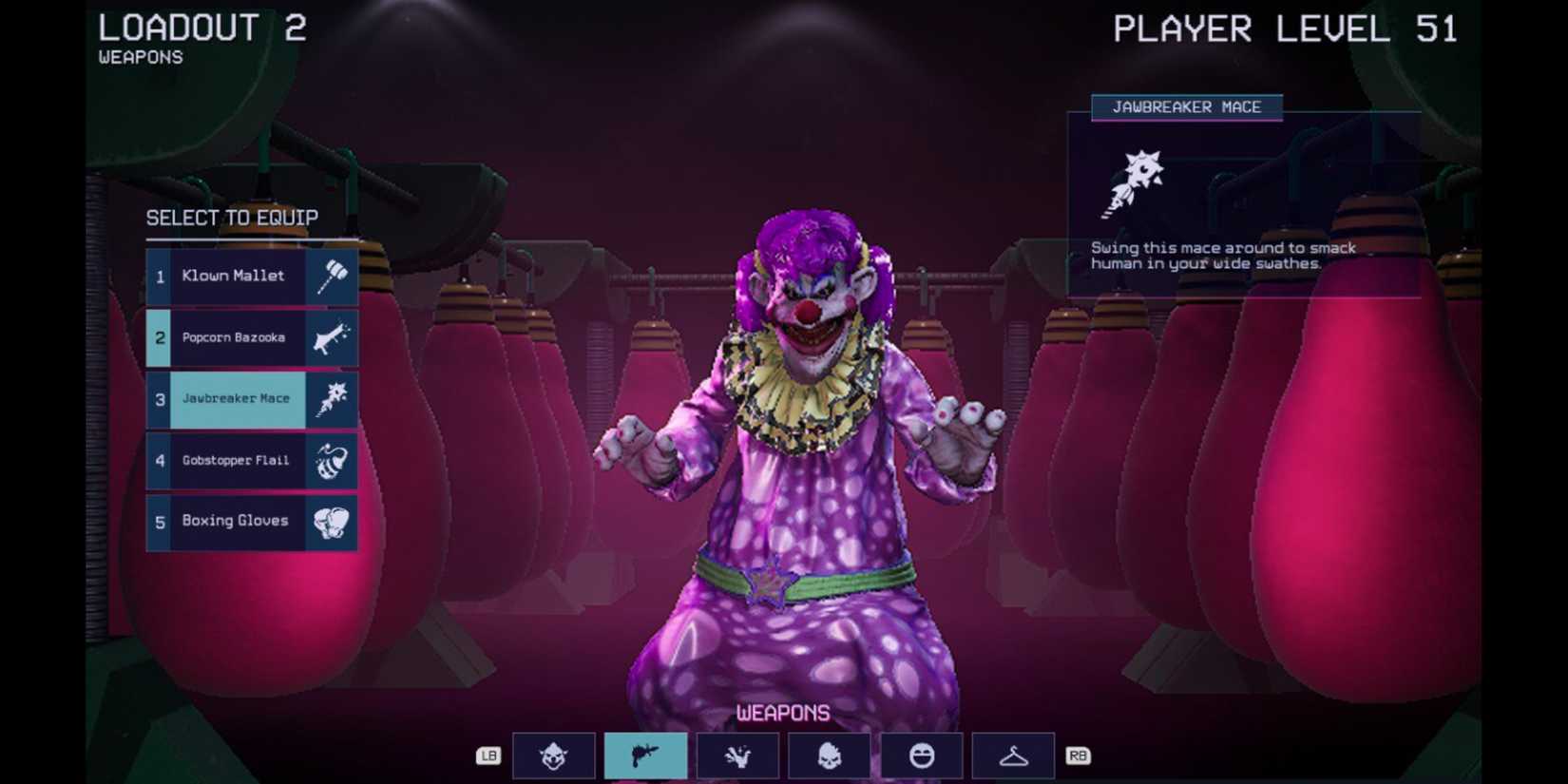This screenshot has height=784, width=1568.
Task: Click the Jawbreaker Mace spiked-rocket icon
Action: point(331,399)
